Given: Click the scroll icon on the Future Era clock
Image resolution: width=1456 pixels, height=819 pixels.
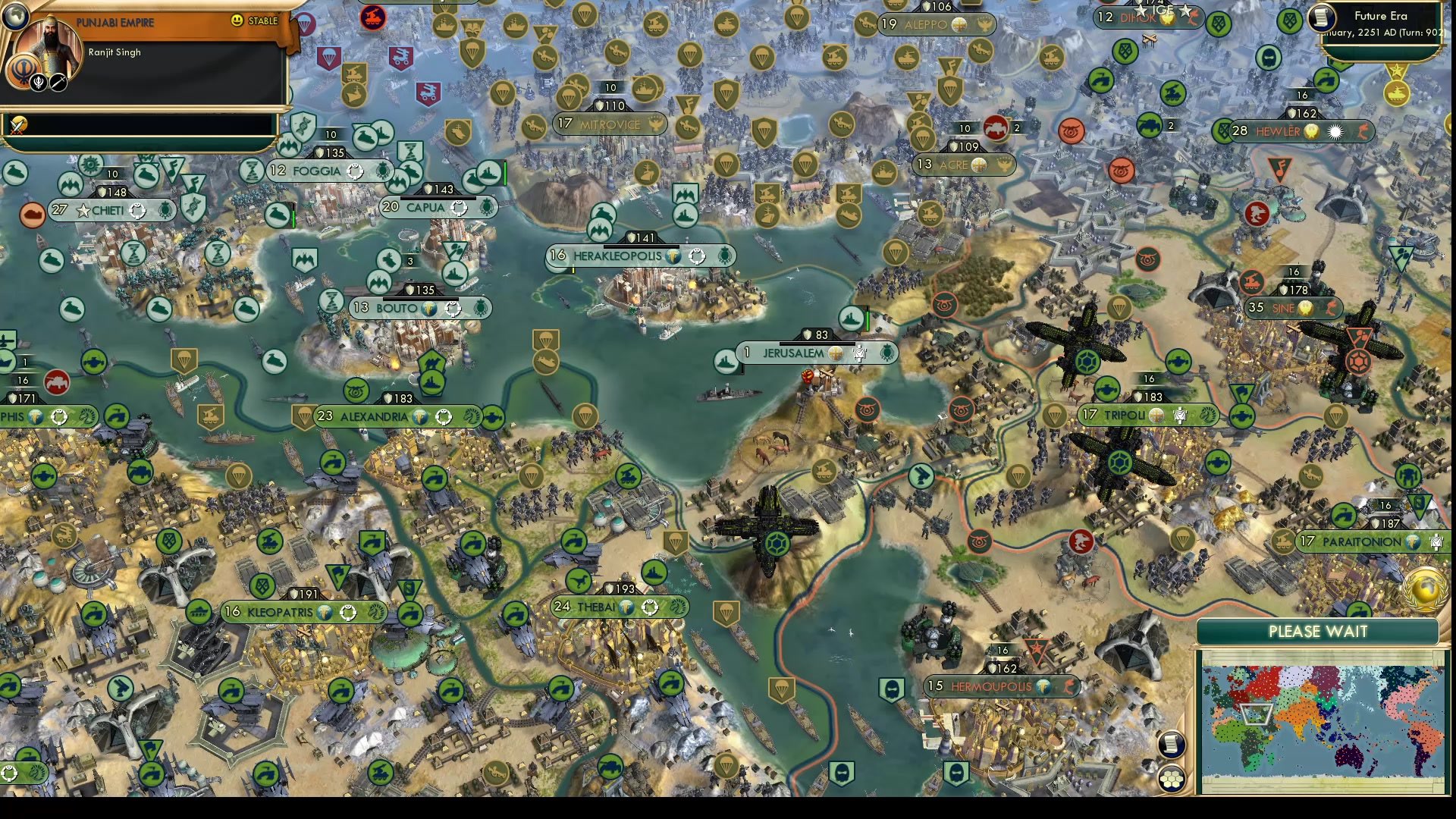Looking at the screenshot, I should pos(1321,17).
